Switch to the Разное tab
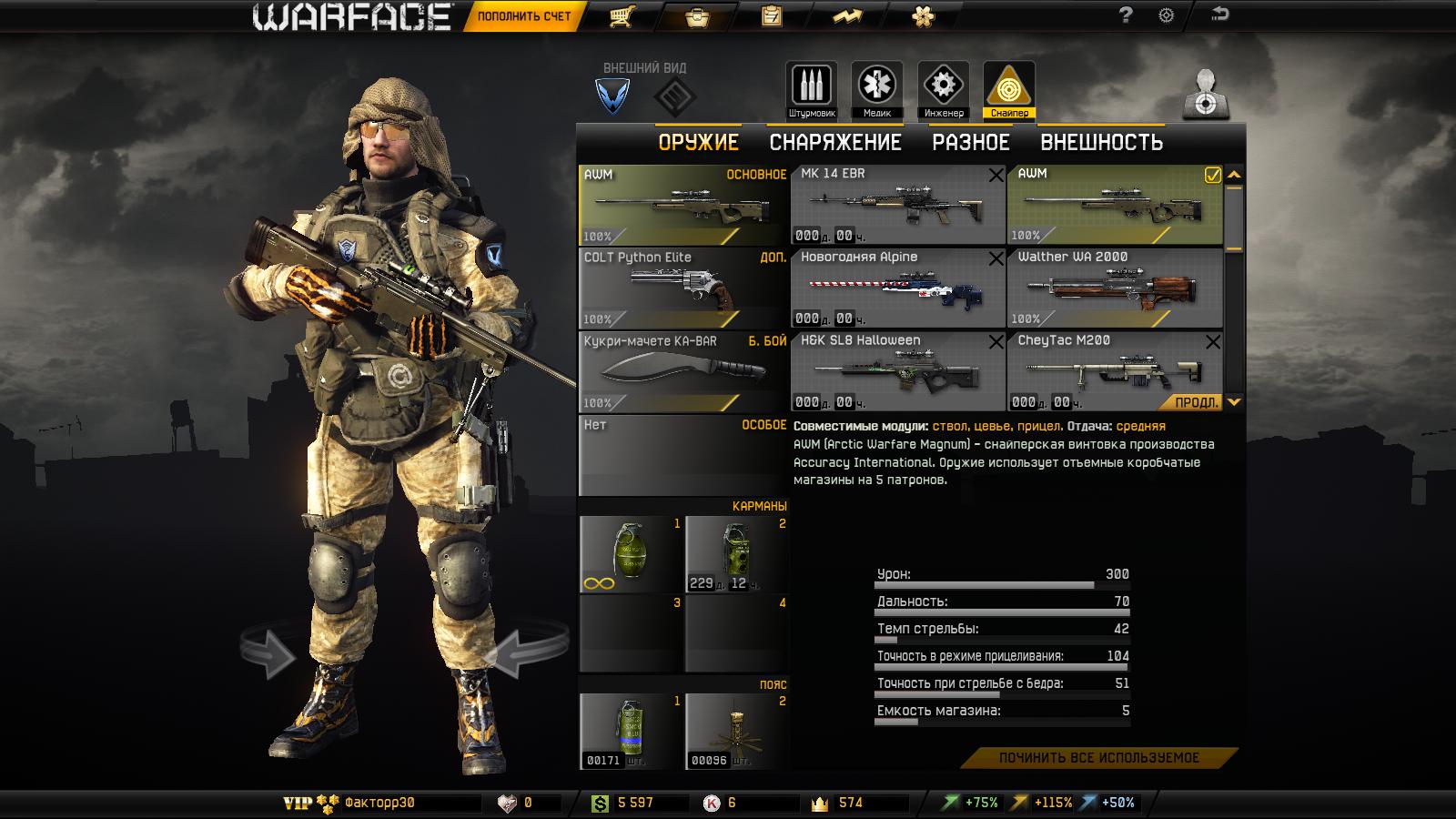1456x819 pixels. [970, 143]
